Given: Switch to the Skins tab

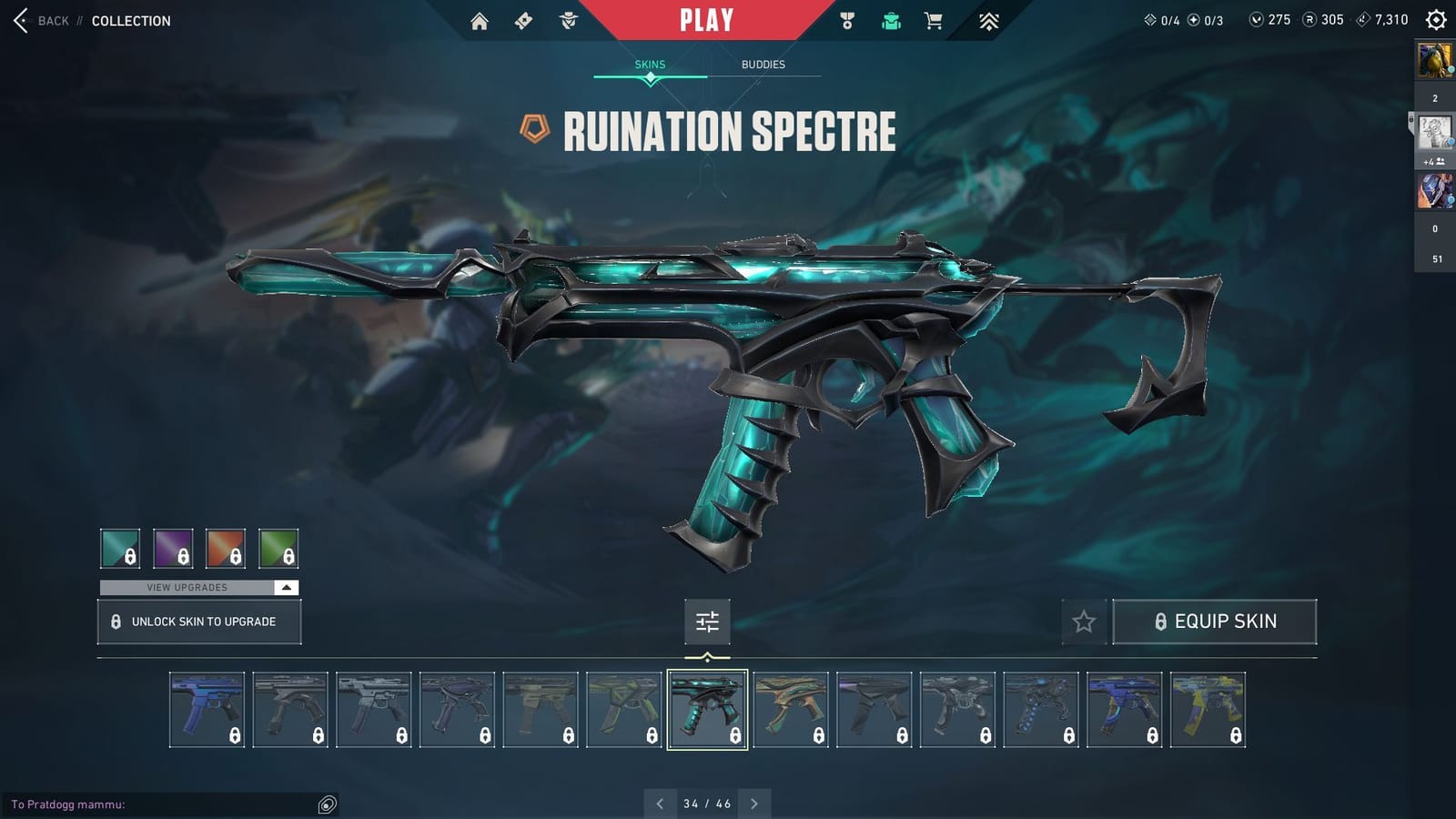Looking at the screenshot, I should click(650, 64).
